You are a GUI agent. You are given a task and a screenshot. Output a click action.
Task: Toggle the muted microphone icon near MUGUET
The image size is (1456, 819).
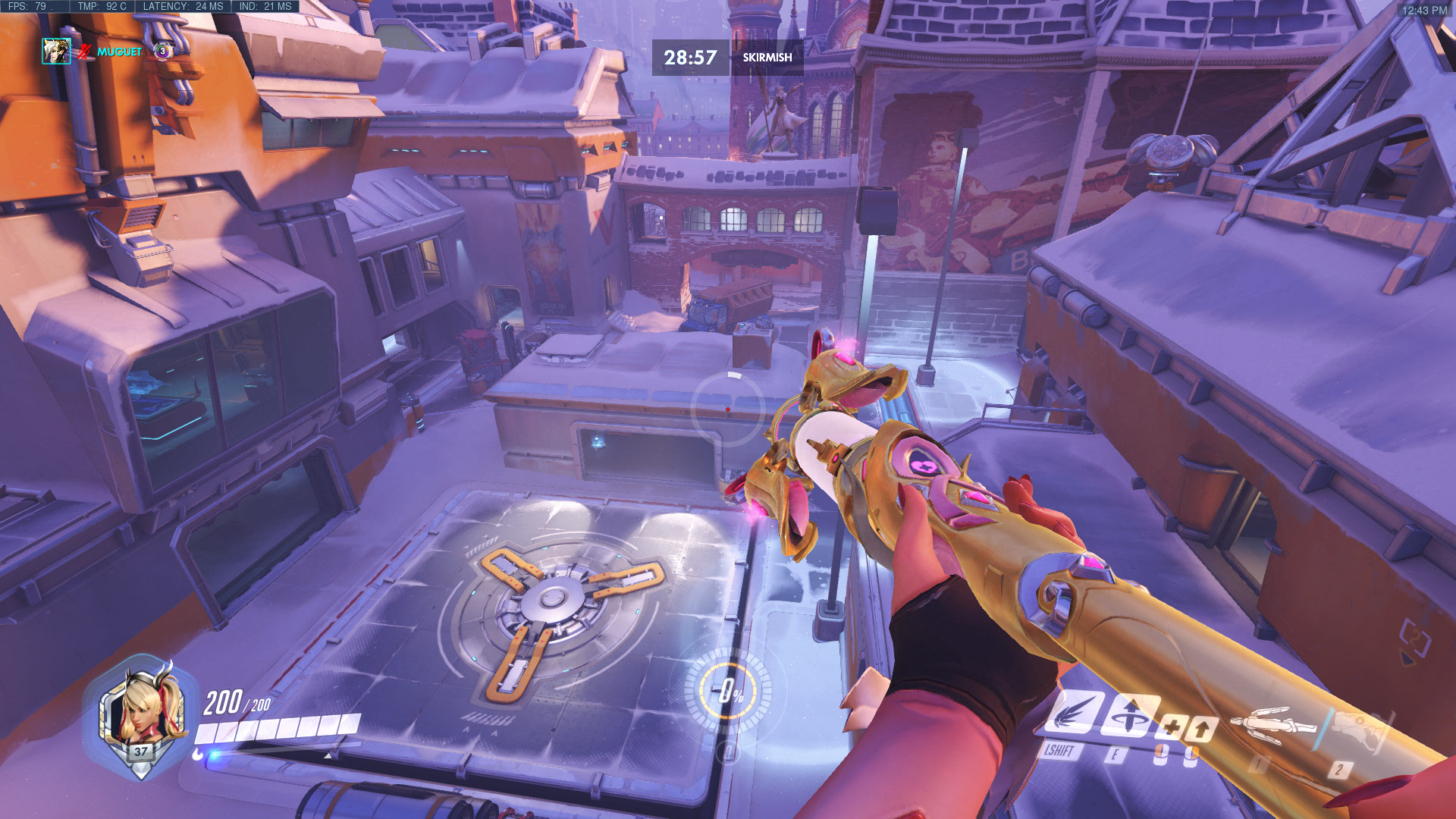[85, 52]
